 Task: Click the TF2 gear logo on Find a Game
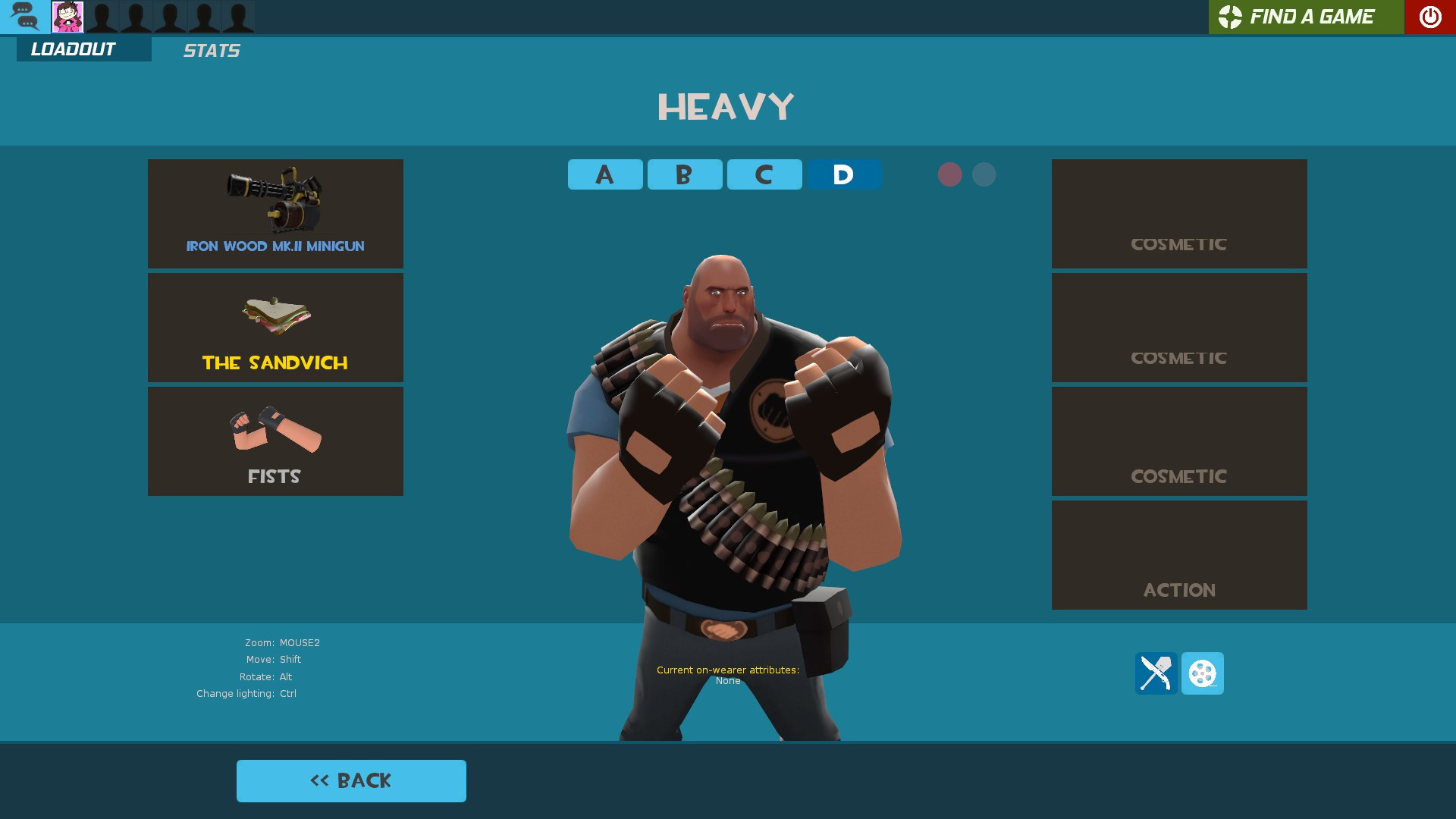pos(1230,17)
